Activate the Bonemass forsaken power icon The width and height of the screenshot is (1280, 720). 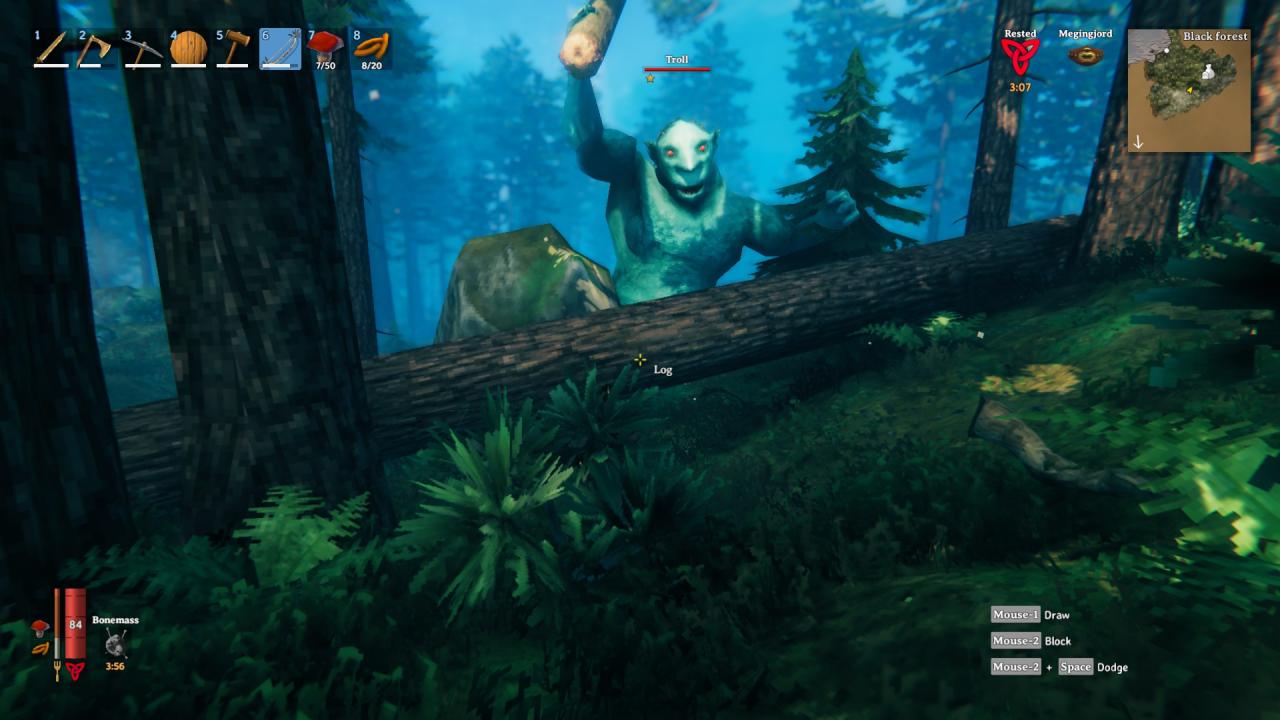click(x=116, y=642)
